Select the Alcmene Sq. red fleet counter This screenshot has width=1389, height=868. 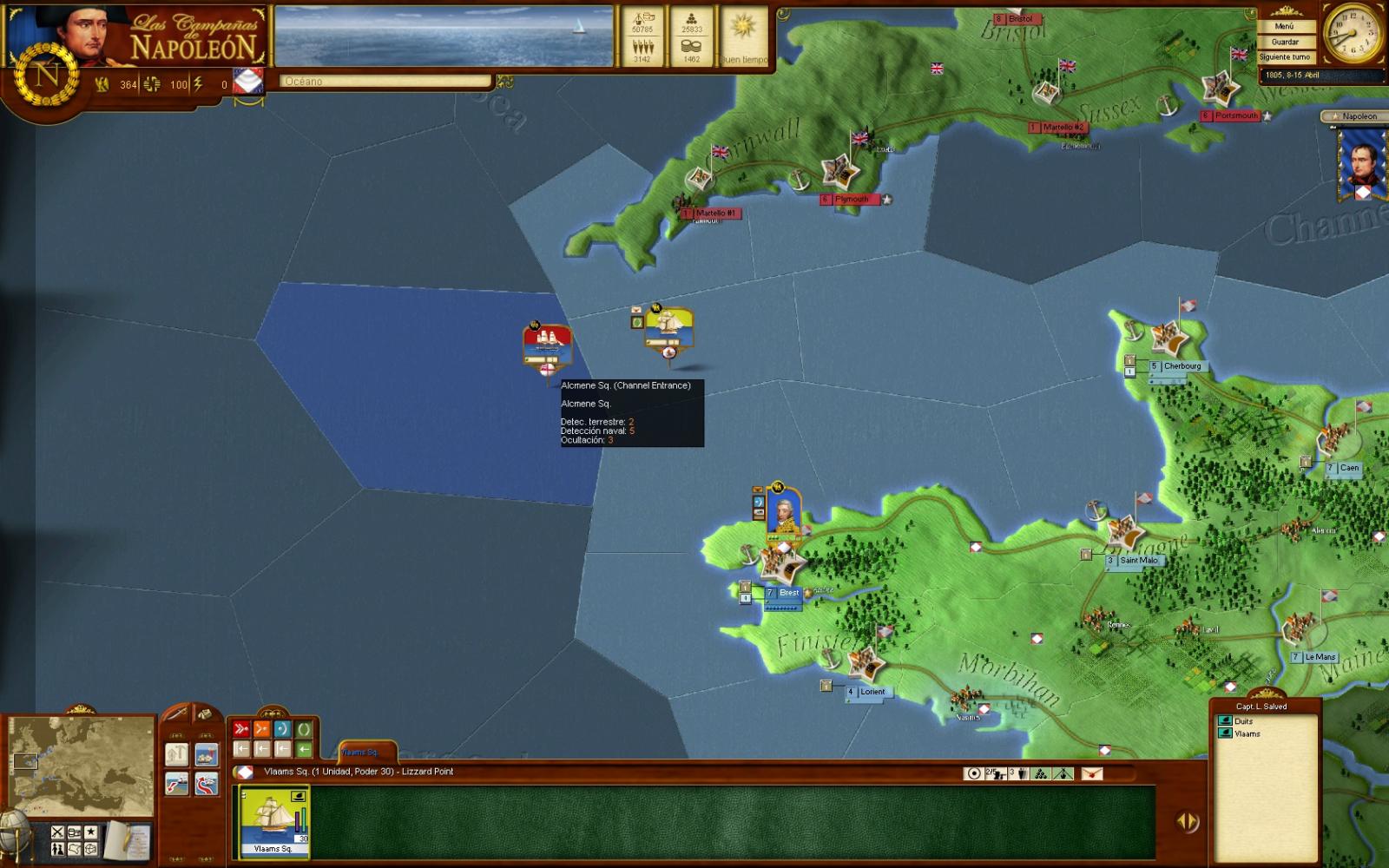pos(547,345)
